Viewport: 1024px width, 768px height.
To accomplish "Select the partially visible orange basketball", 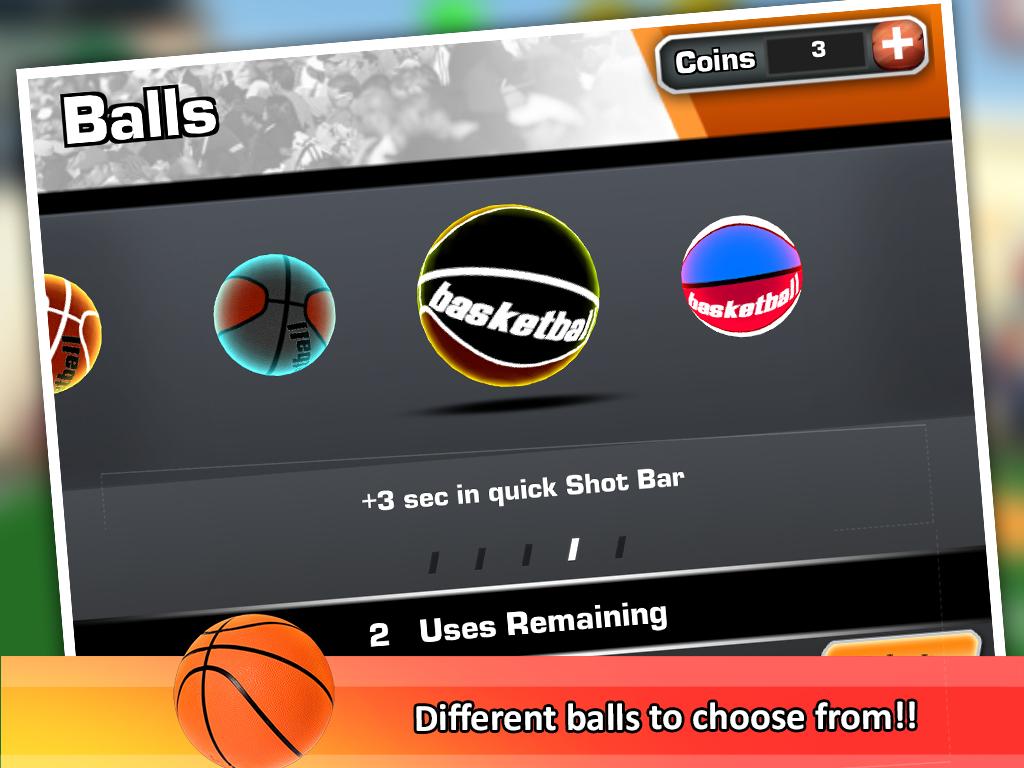I will tap(68, 332).
